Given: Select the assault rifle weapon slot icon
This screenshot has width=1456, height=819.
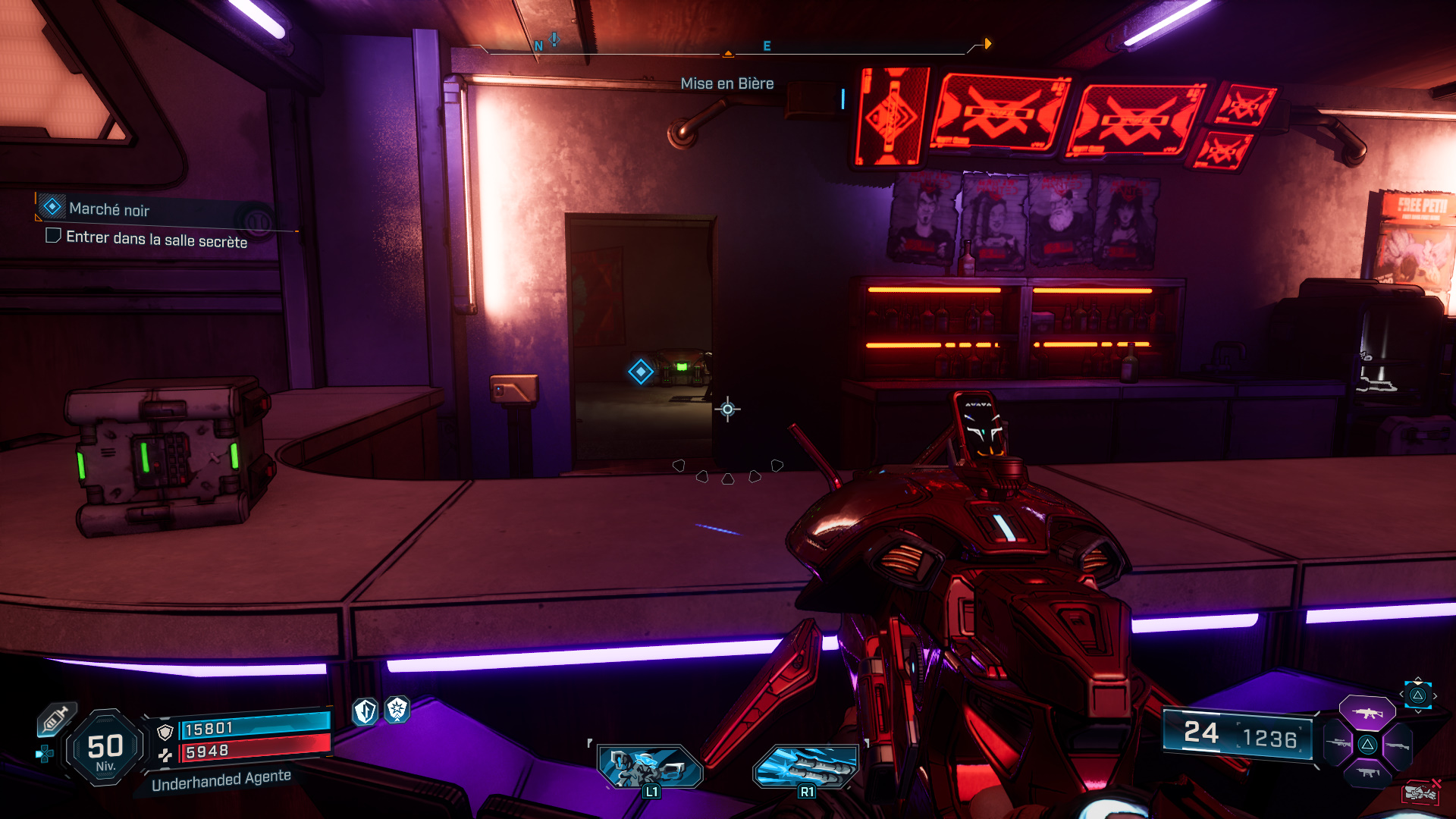Looking at the screenshot, I should pyautogui.click(x=1368, y=714).
